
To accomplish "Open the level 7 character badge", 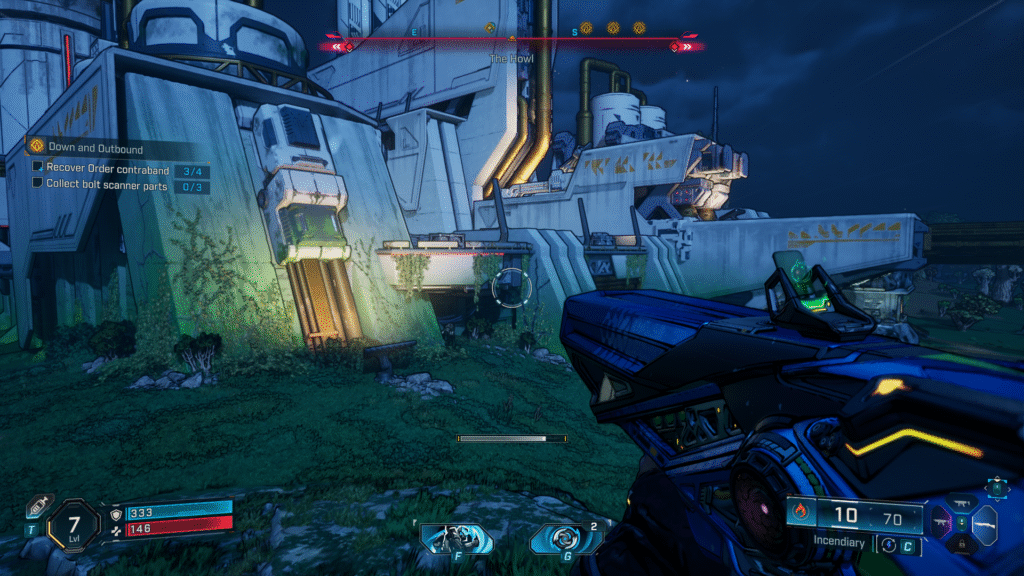I will (74, 520).
